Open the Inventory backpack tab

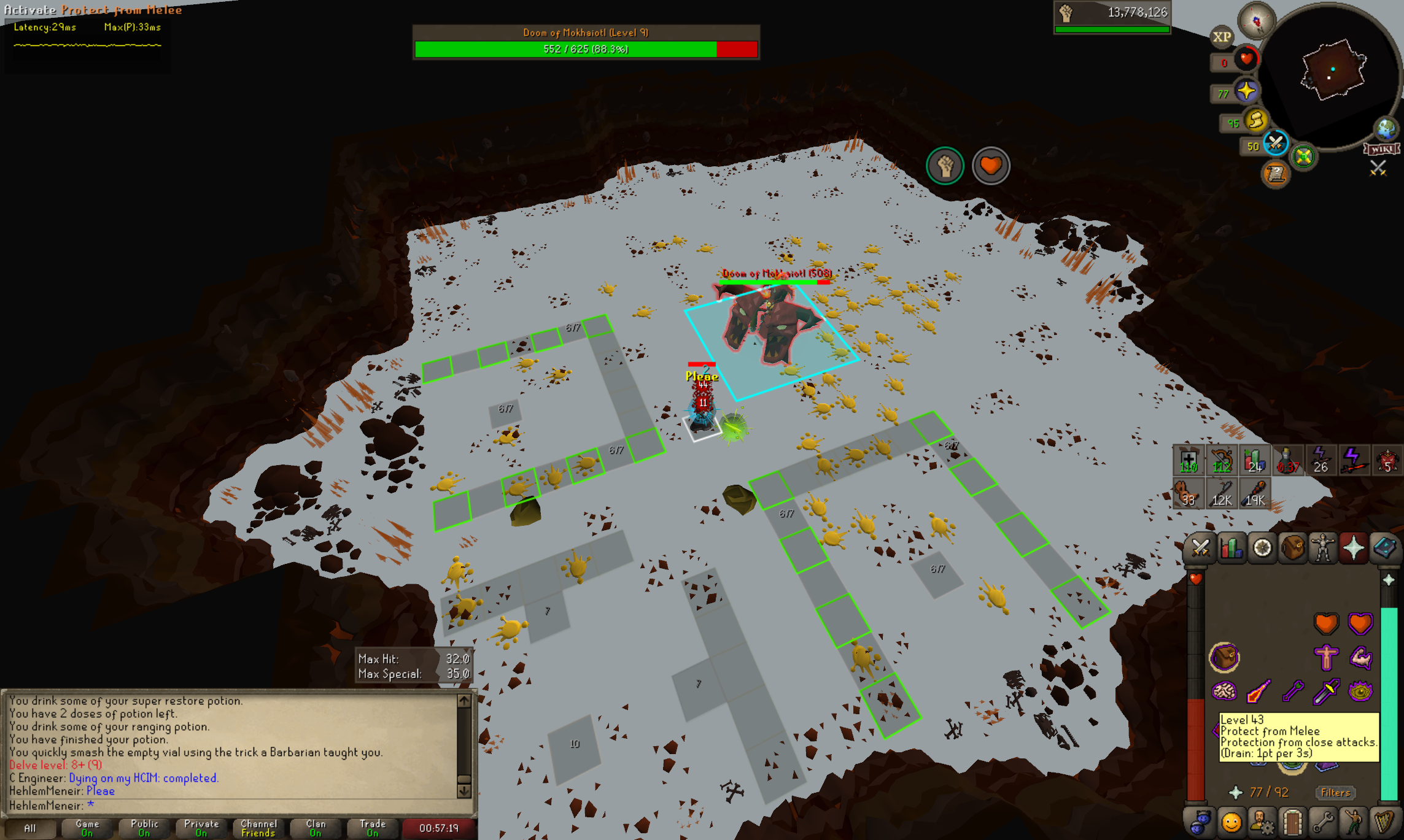[1292, 548]
